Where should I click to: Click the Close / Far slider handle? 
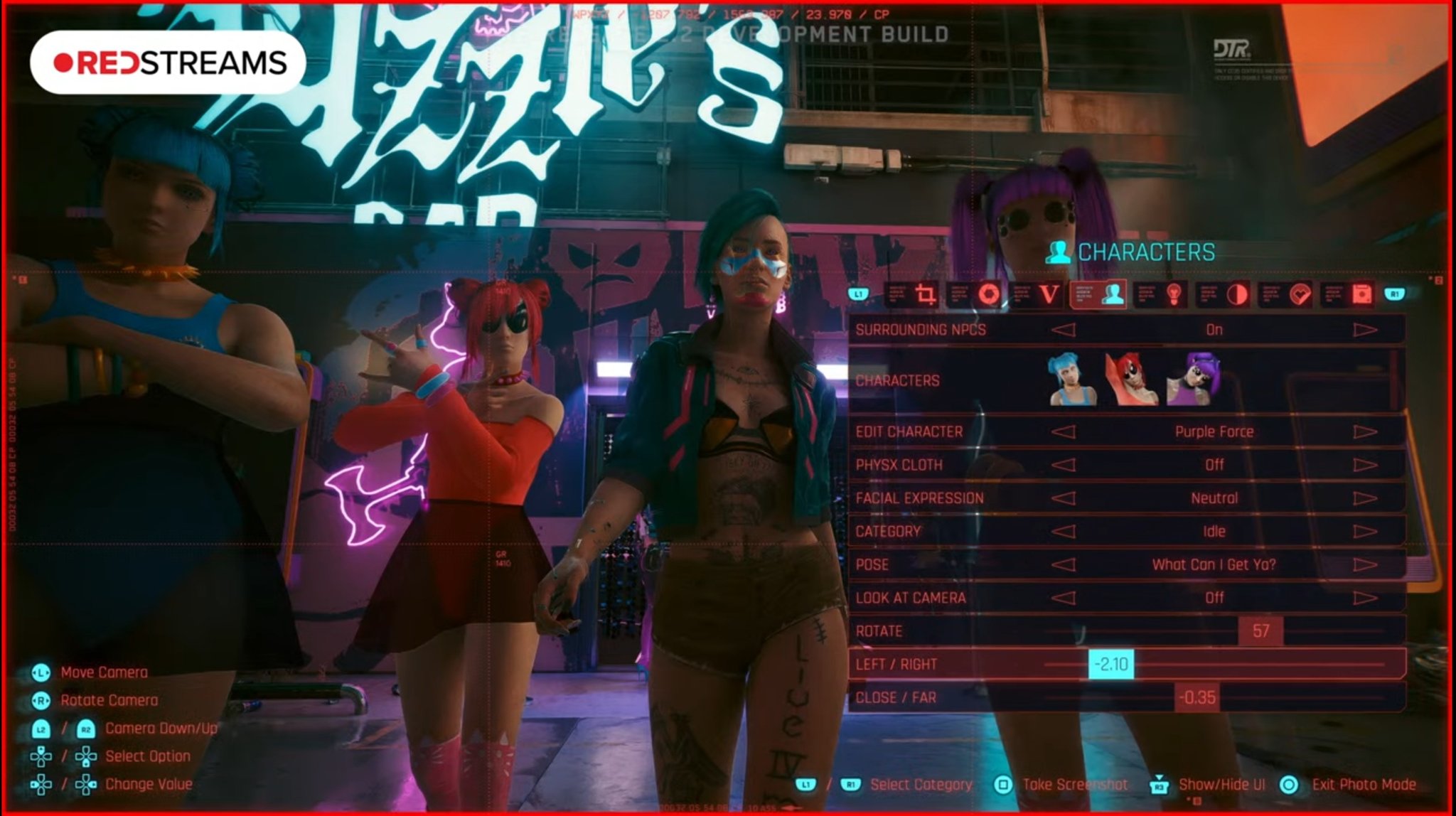(x=1197, y=697)
